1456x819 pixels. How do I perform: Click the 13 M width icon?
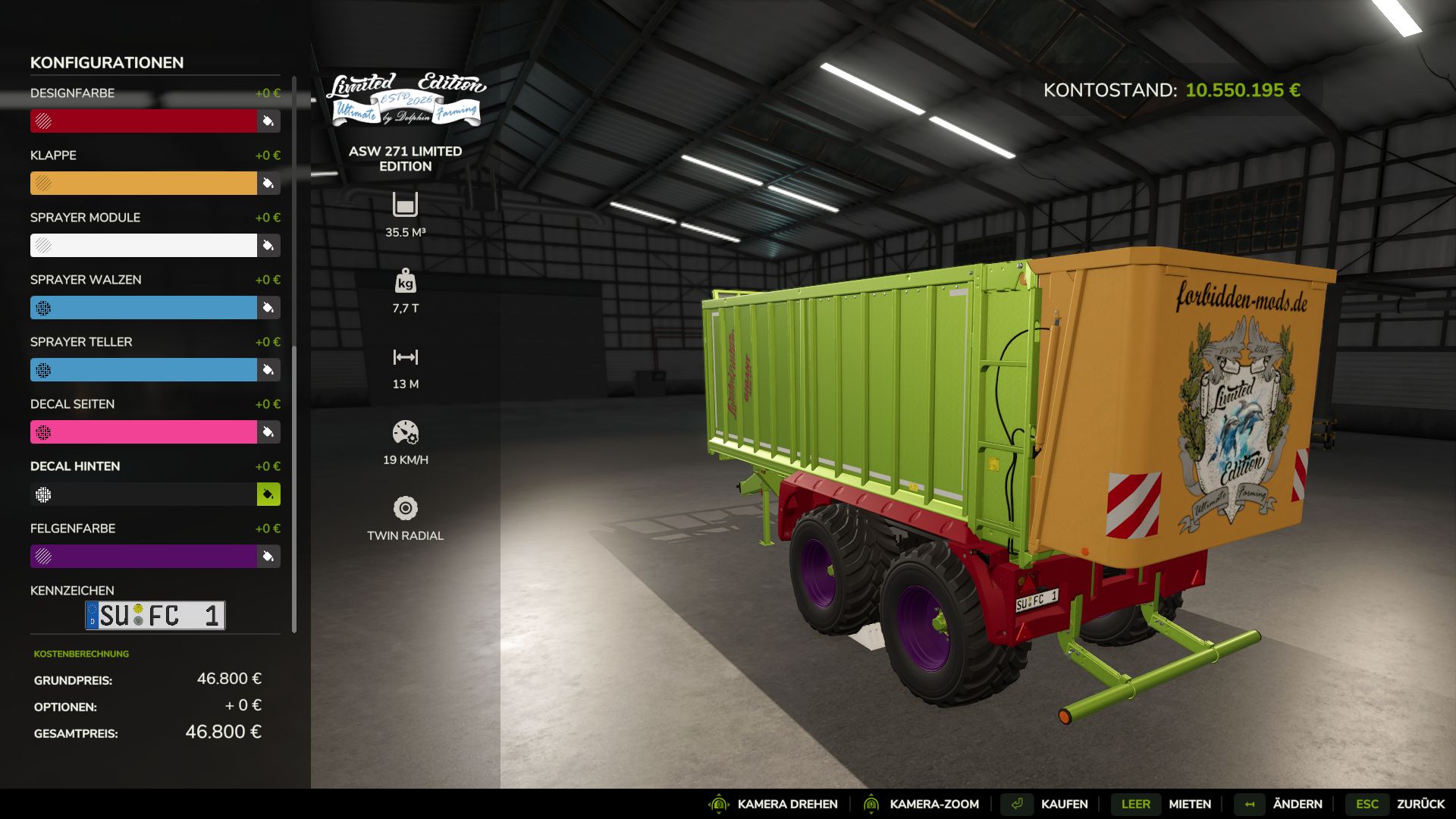click(x=406, y=358)
